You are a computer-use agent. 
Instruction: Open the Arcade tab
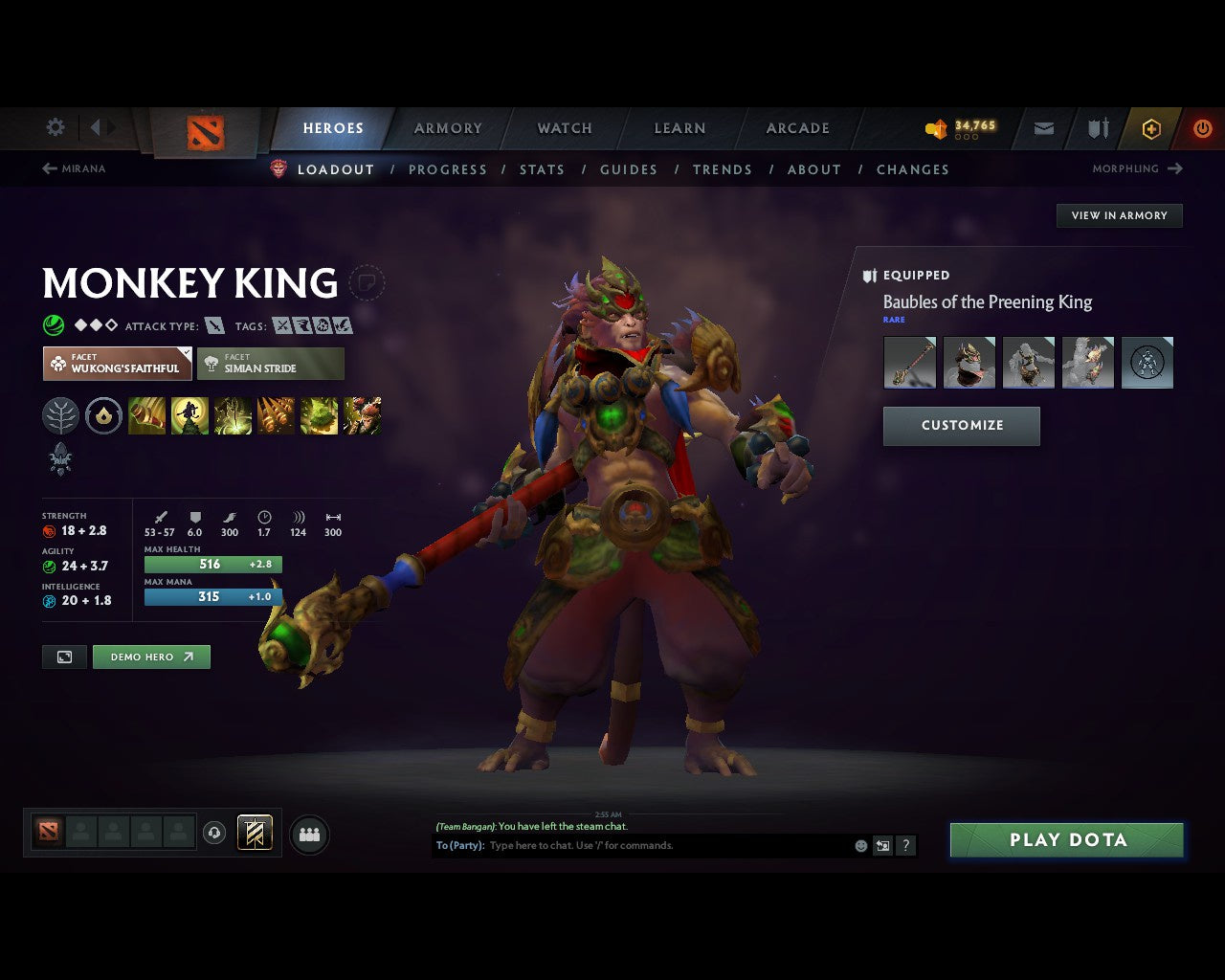[797, 128]
